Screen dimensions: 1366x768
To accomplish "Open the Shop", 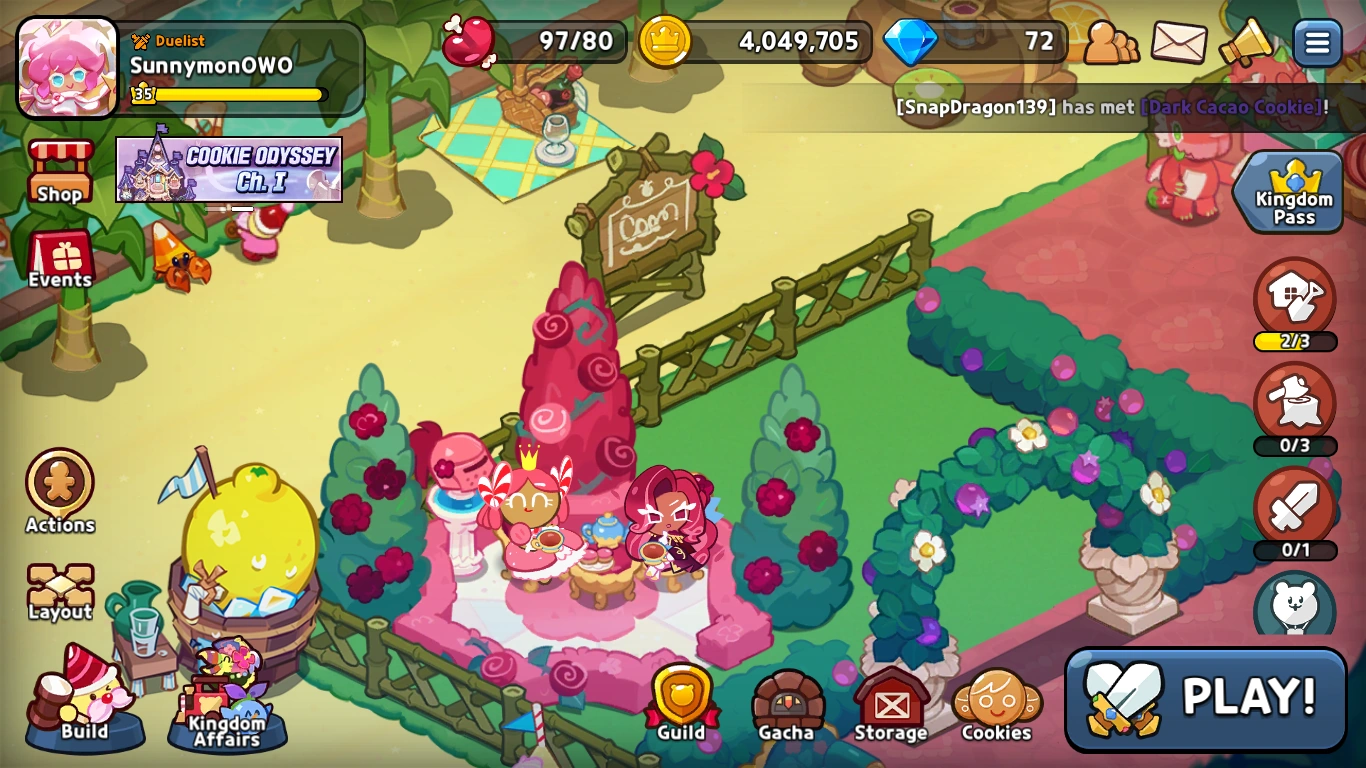I will tap(59, 170).
